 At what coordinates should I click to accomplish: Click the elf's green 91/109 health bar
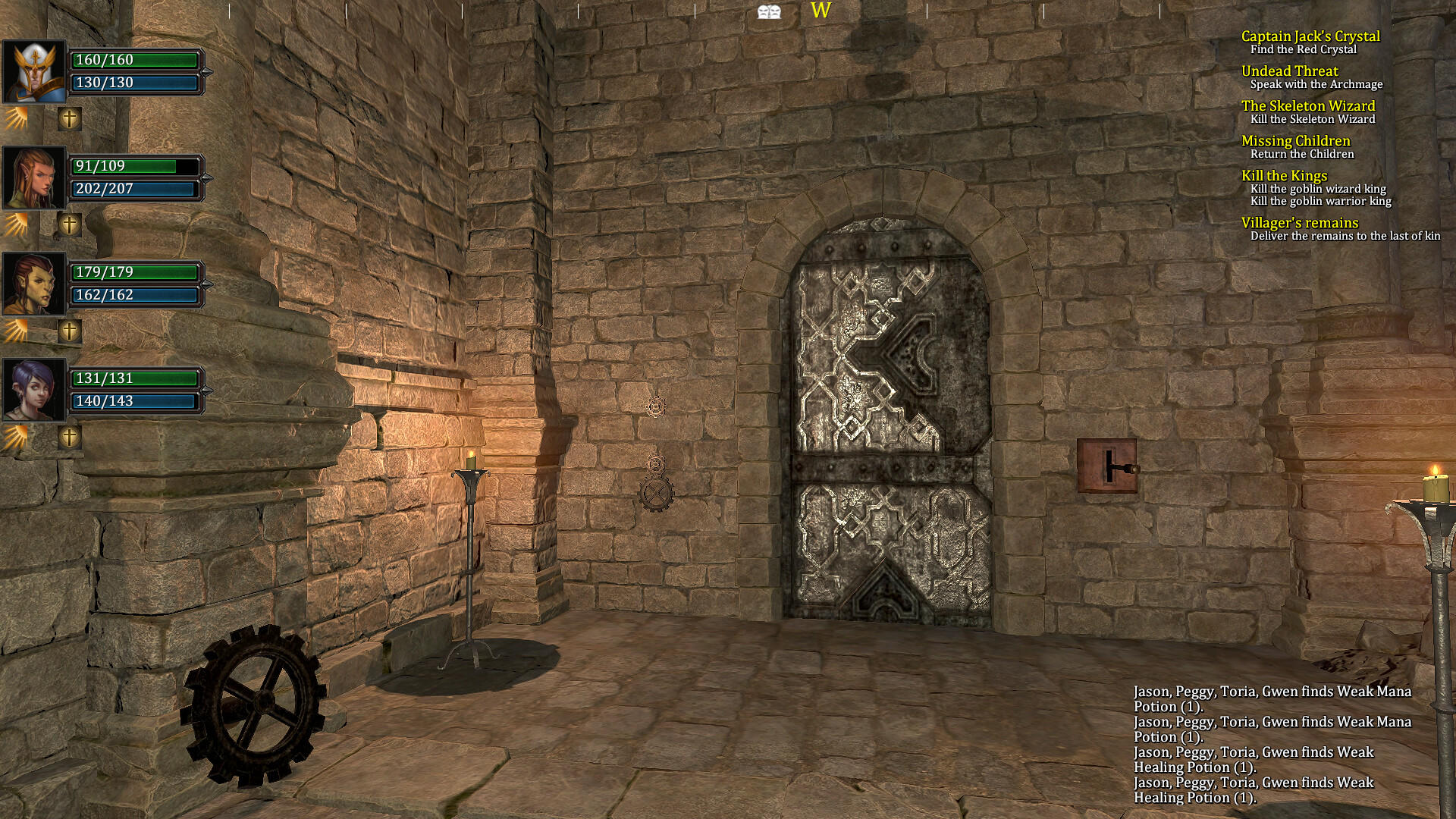tap(135, 166)
